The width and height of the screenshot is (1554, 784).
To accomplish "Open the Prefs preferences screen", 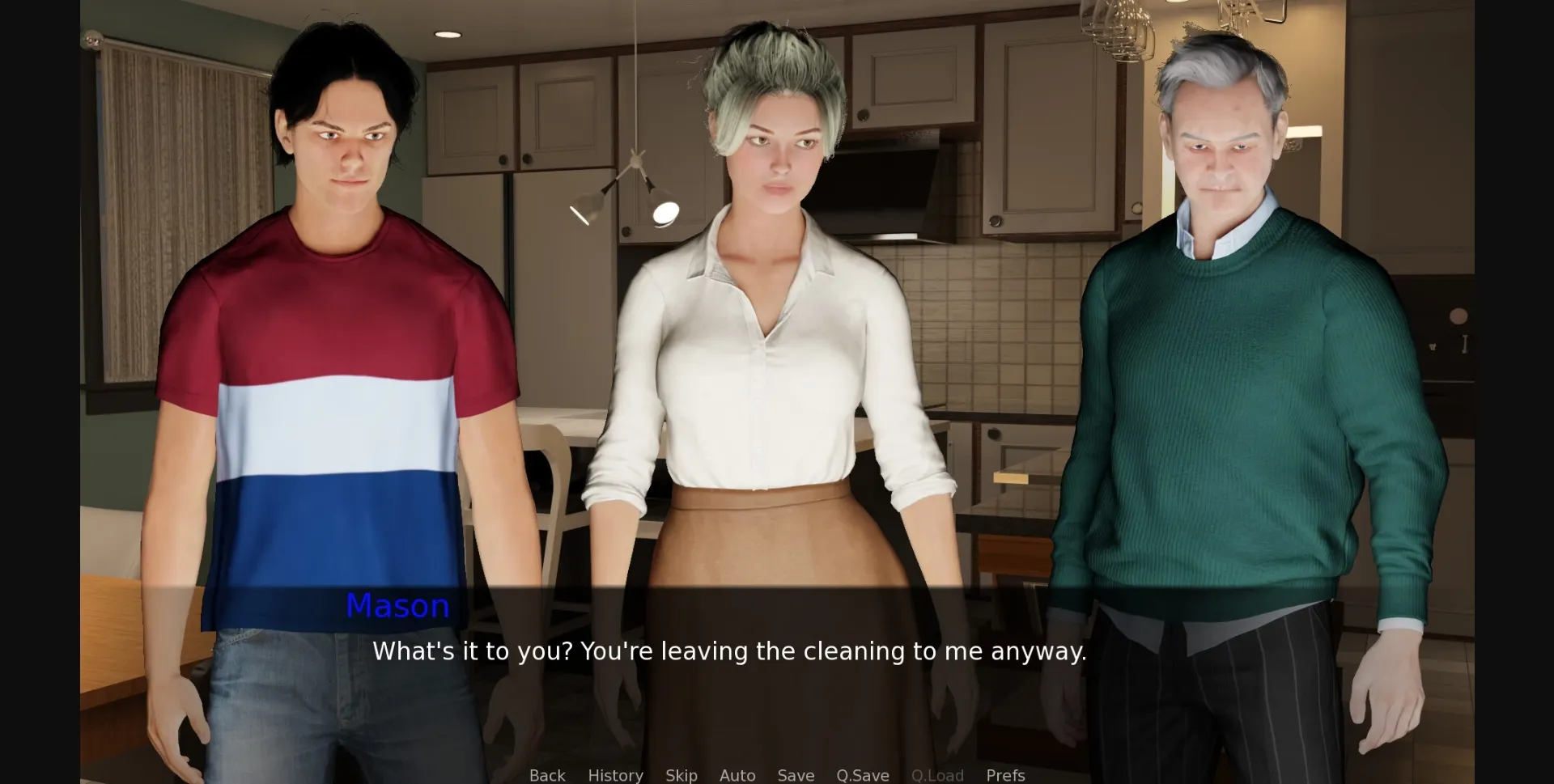I will (1005, 775).
